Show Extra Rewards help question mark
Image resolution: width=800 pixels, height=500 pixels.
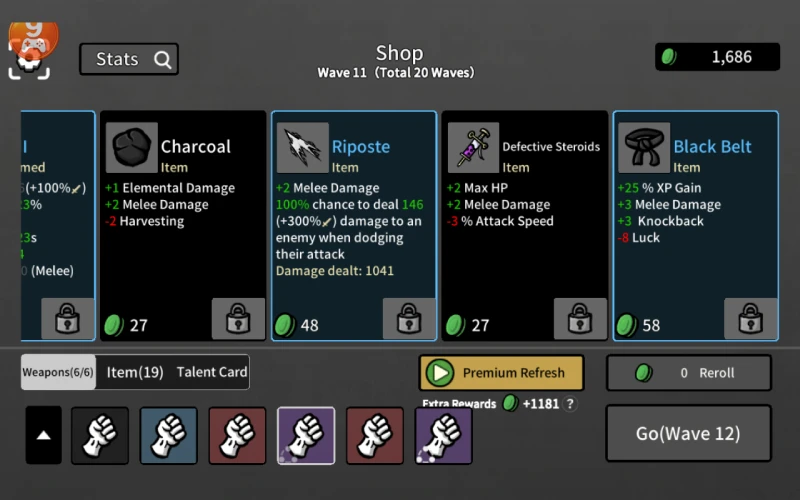(571, 404)
